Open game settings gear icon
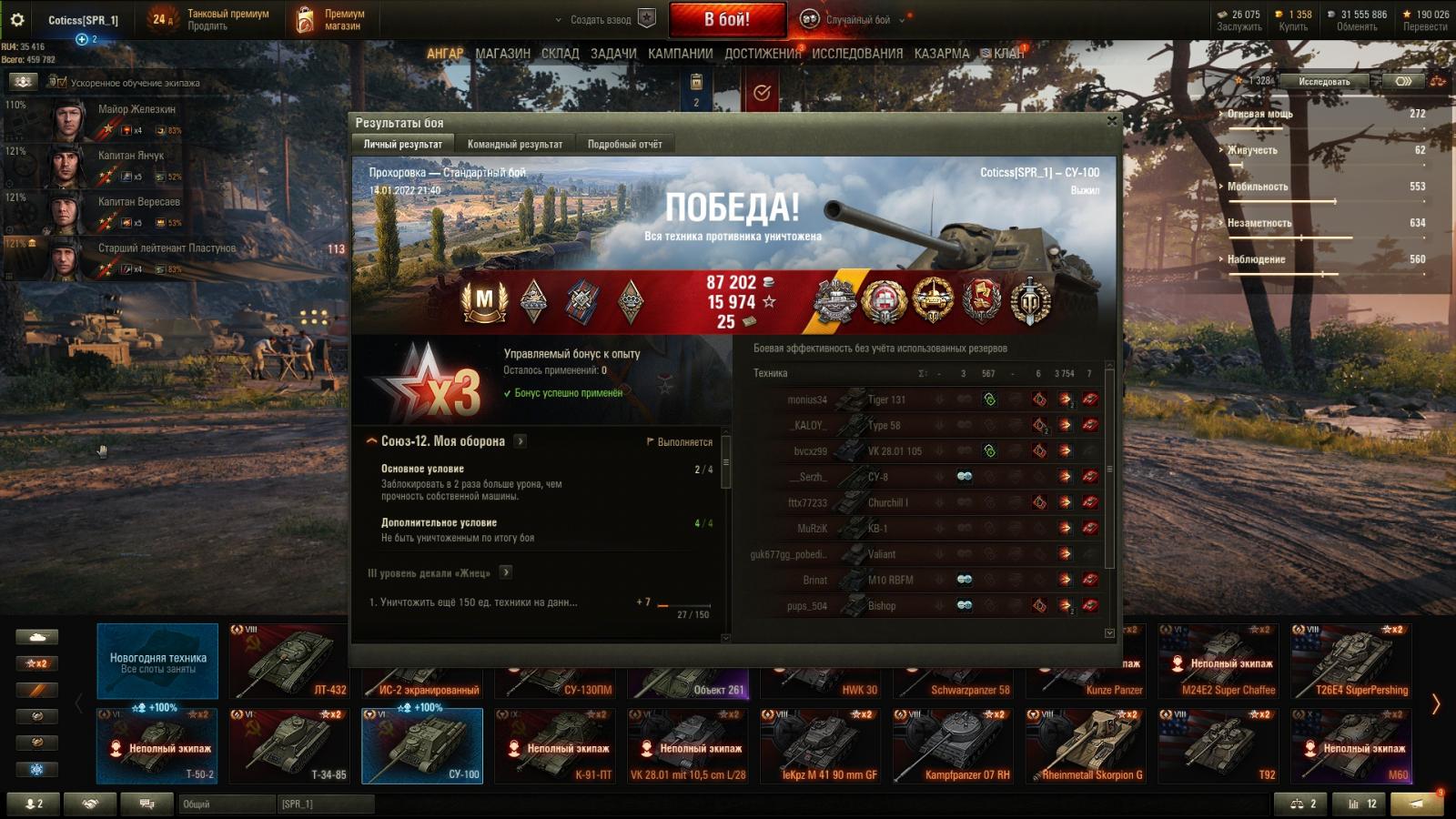Screen dimensions: 1456x819 [x=16, y=19]
